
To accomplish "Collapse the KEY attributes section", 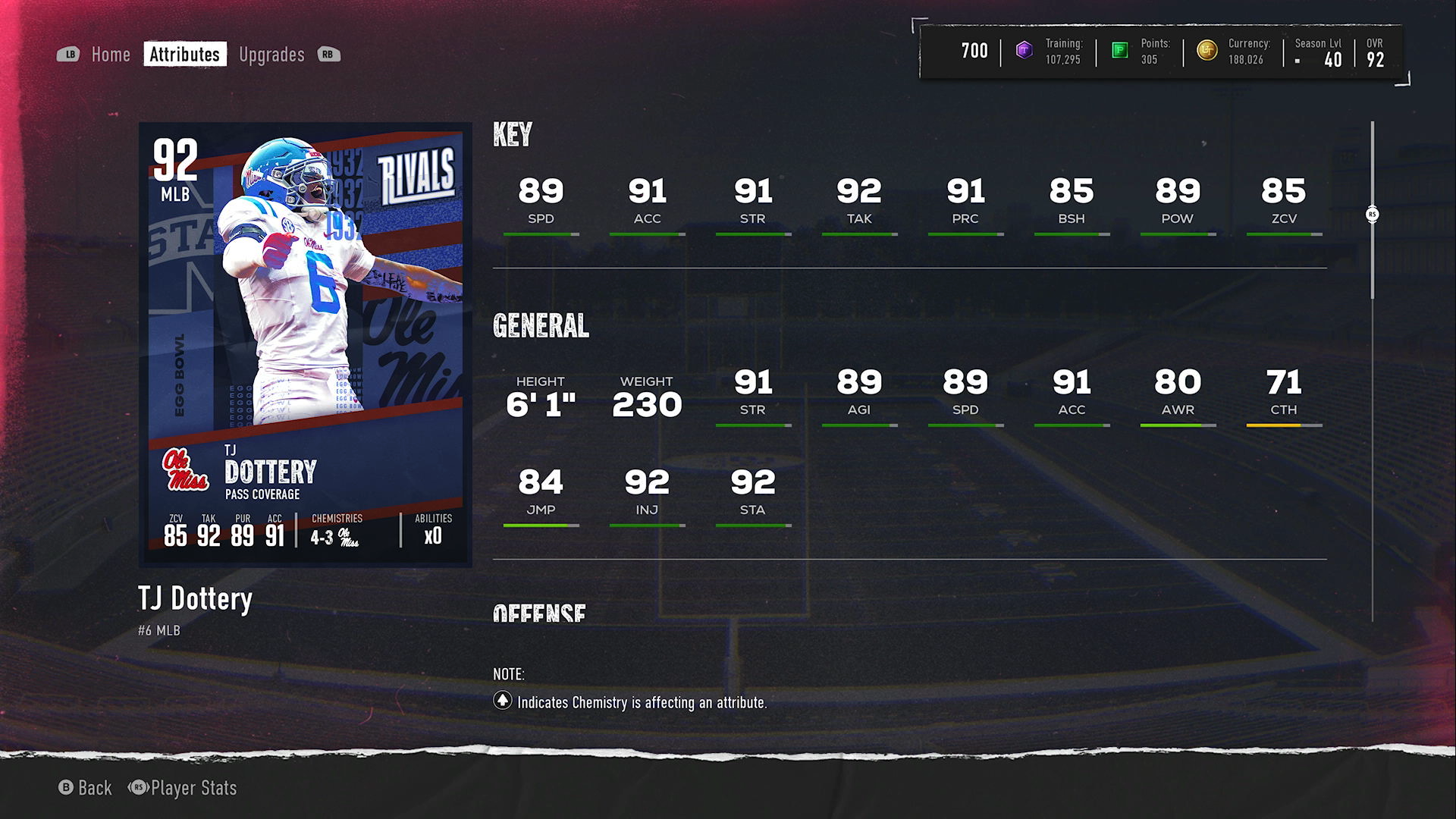I will pyautogui.click(x=513, y=135).
